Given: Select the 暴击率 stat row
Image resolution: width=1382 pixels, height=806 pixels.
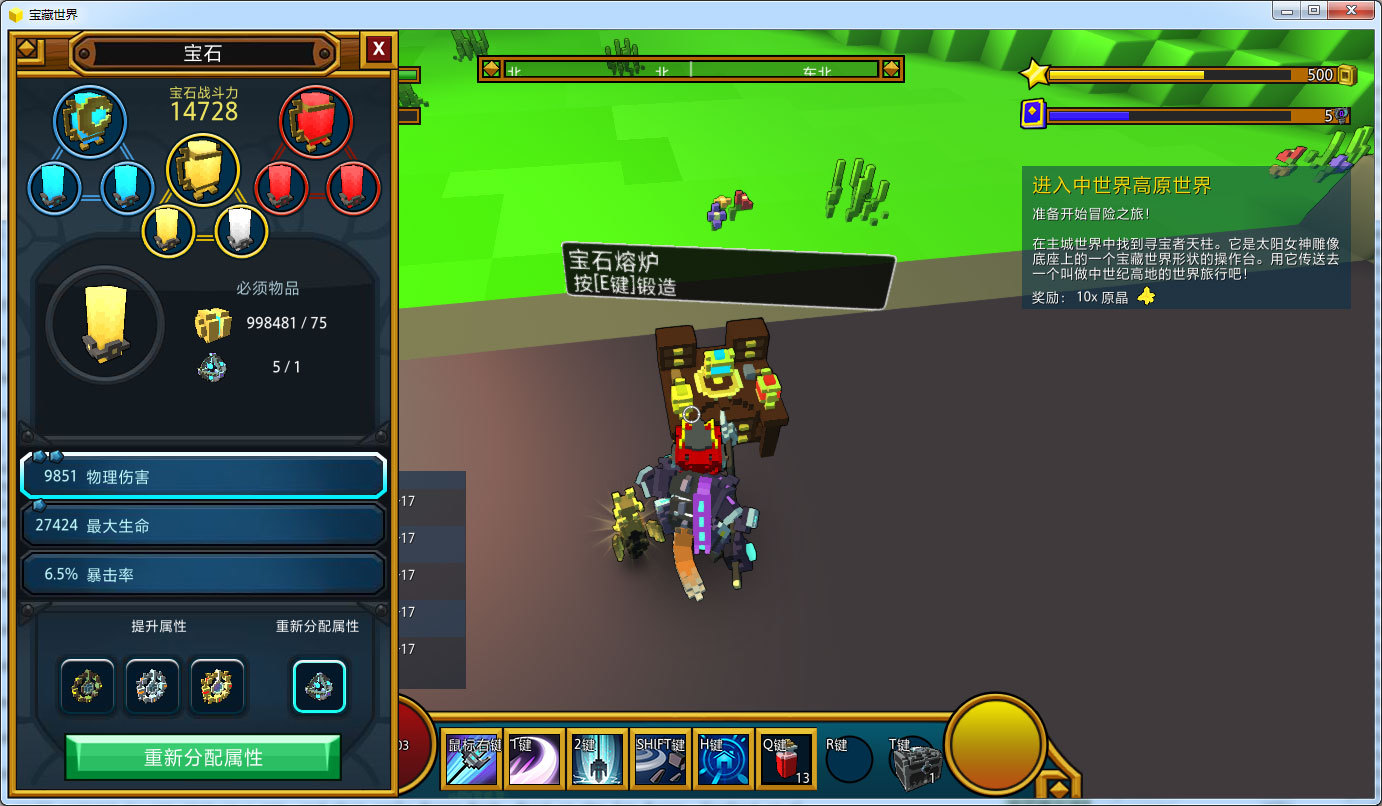Looking at the screenshot, I should pyautogui.click(x=203, y=574).
